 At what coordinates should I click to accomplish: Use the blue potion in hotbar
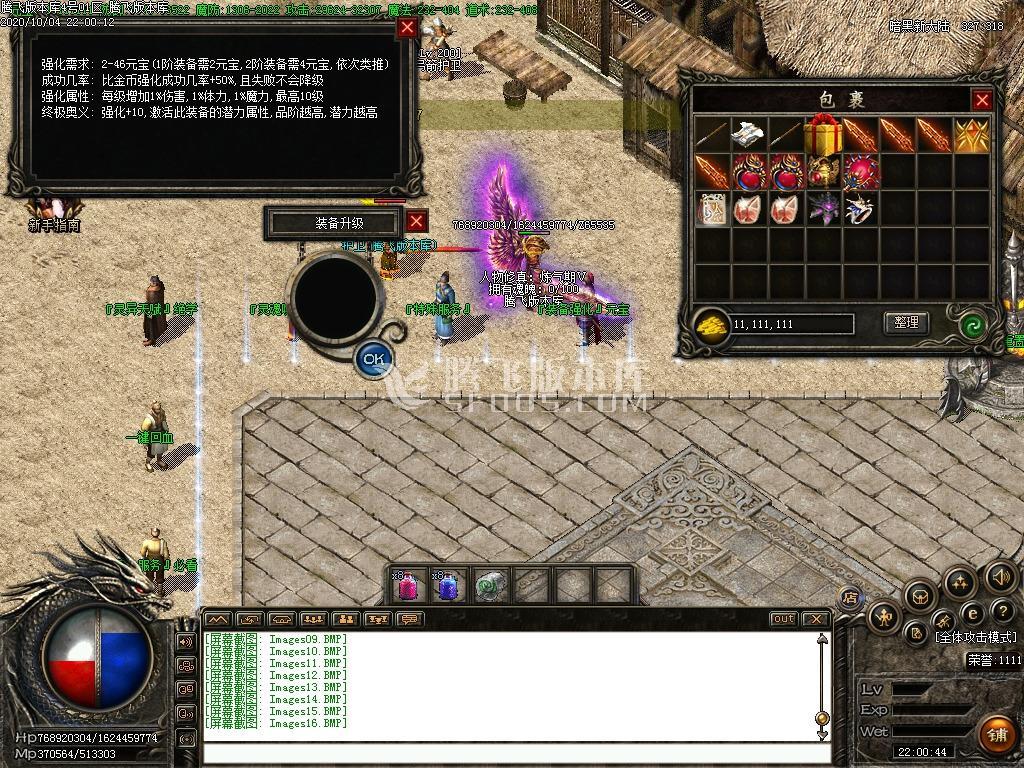pos(447,587)
